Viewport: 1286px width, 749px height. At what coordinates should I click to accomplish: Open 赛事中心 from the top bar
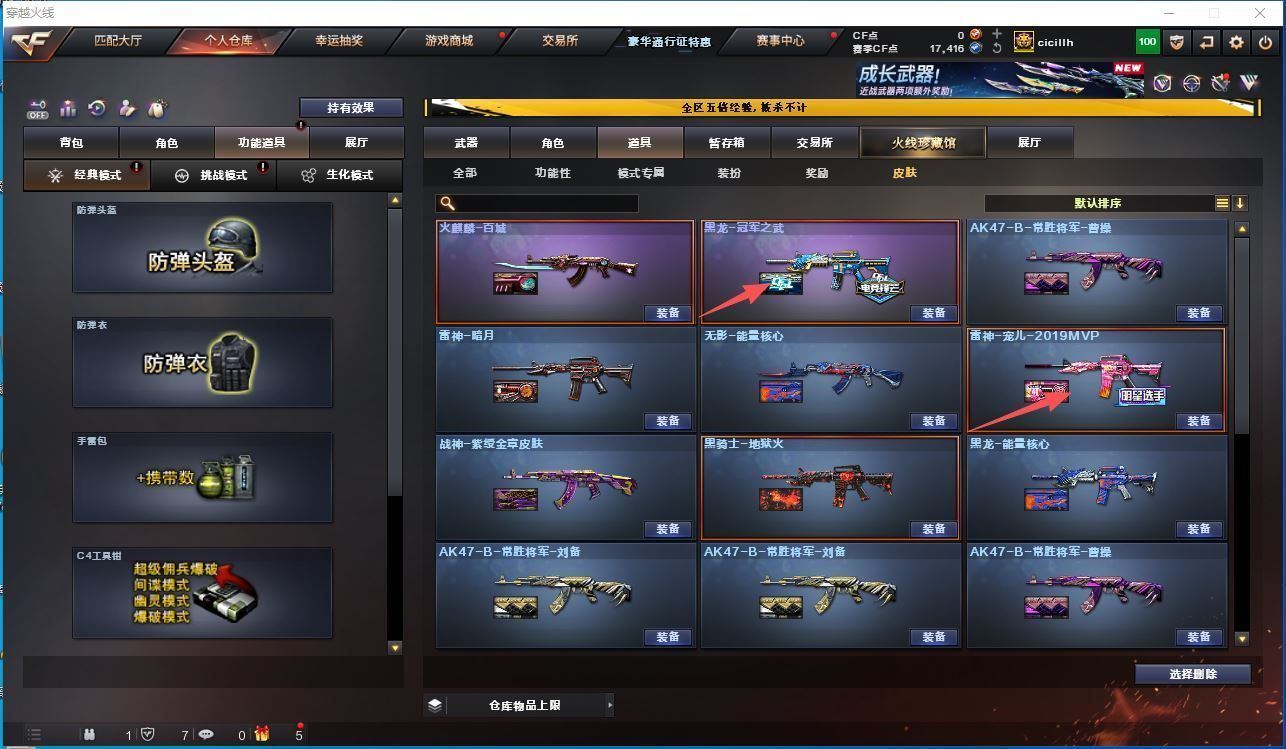click(780, 41)
